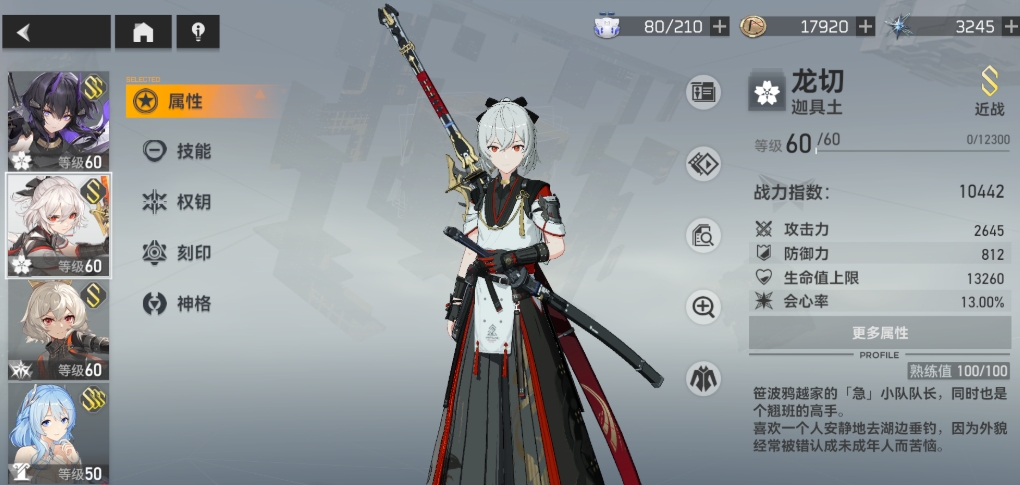This screenshot has width=1020, height=485.
Task: Open the 权钥 tab
Action: (192, 202)
